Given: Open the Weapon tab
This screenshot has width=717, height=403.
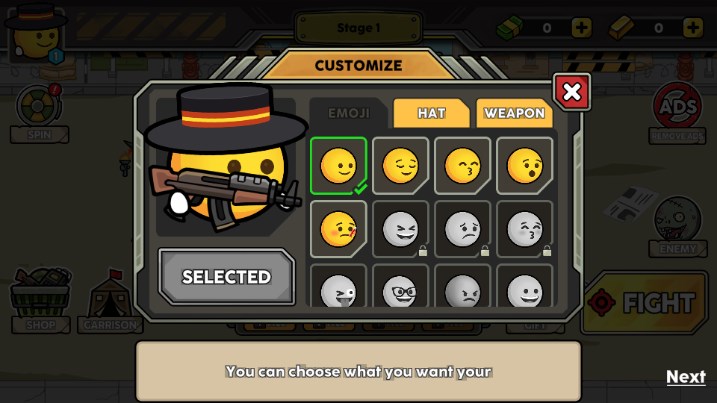Looking at the screenshot, I should tap(514, 113).
